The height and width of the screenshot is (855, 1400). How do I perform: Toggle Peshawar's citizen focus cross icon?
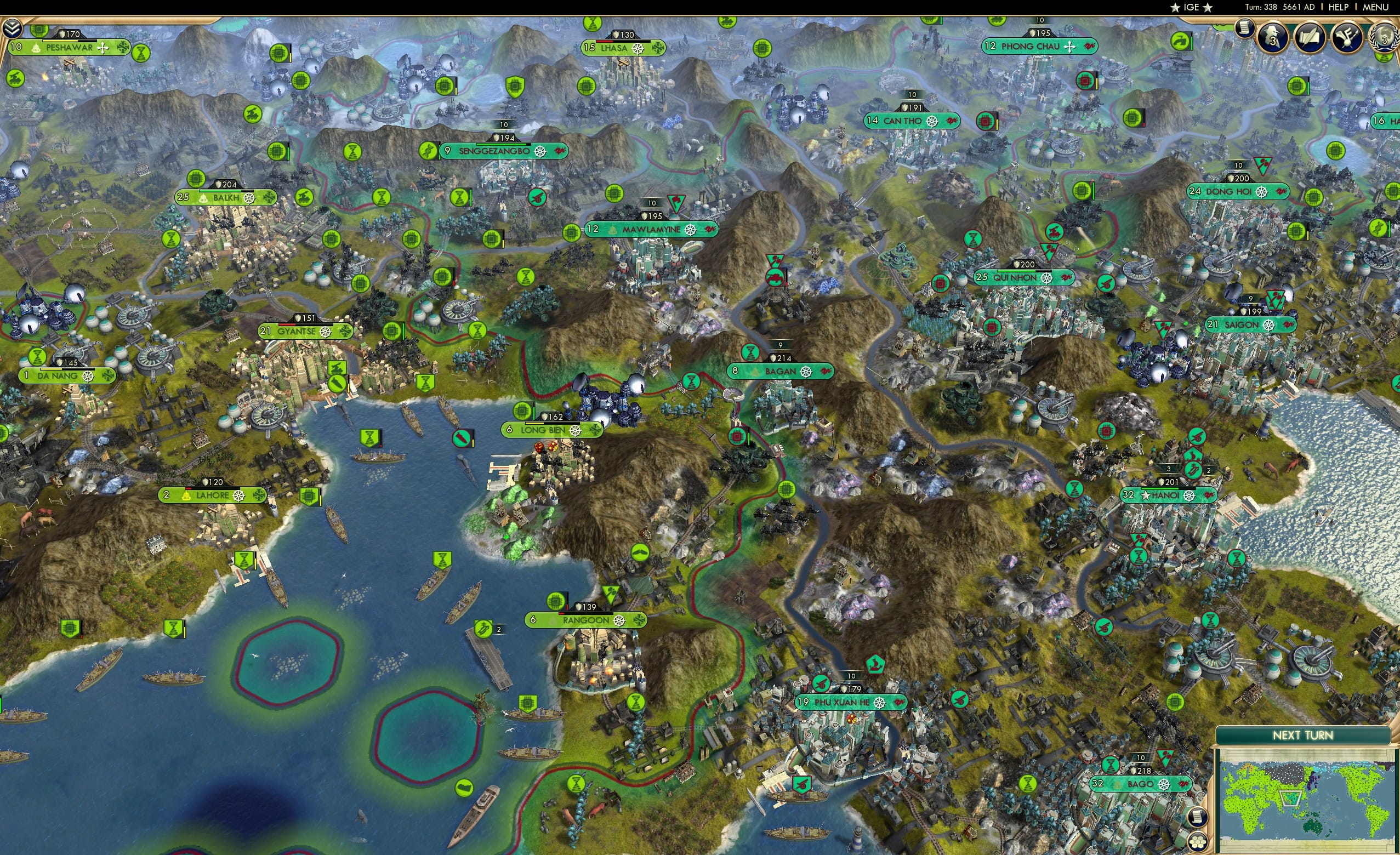103,49
